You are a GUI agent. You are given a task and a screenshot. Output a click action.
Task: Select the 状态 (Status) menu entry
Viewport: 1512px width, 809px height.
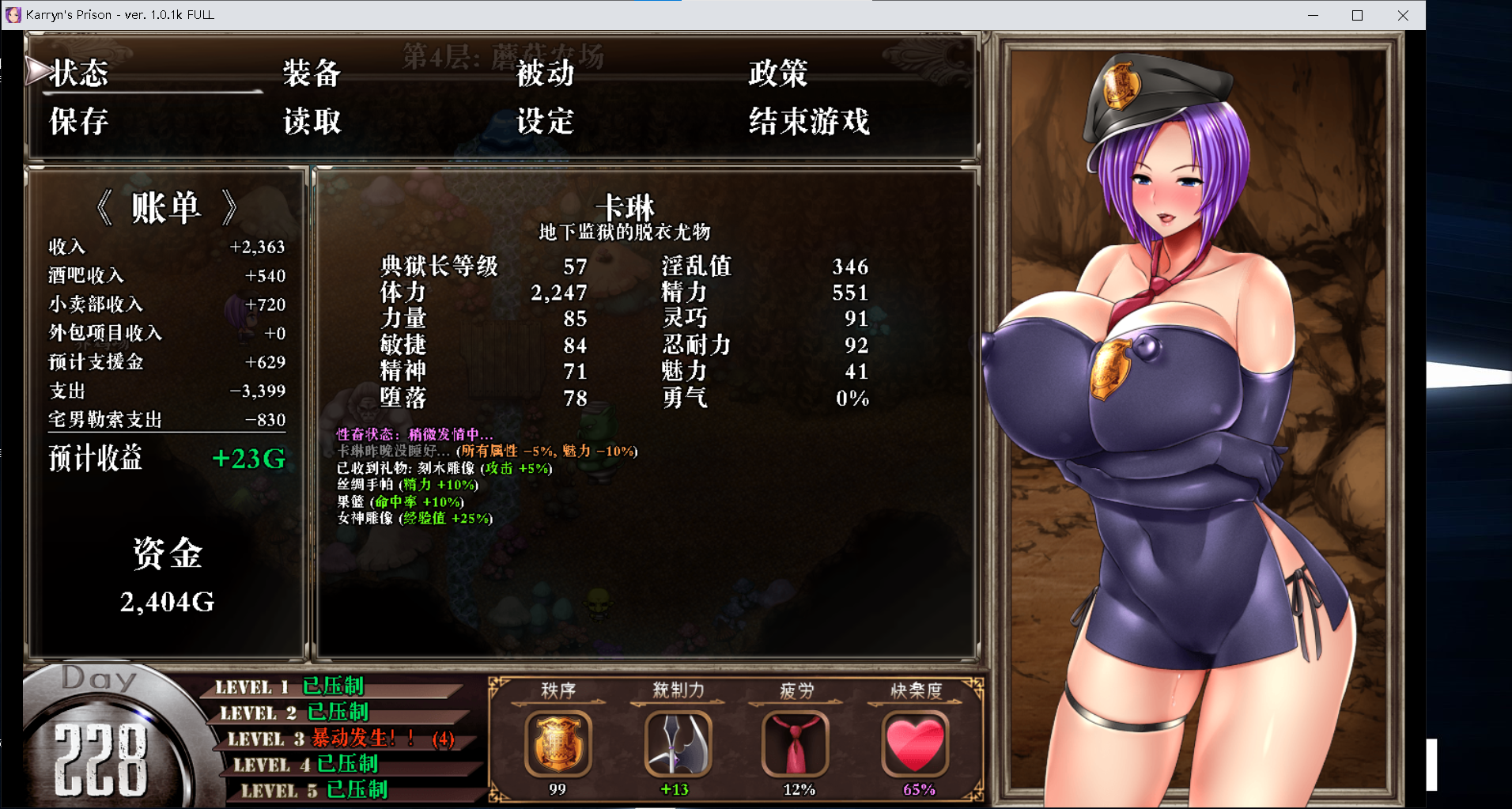click(79, 74)
